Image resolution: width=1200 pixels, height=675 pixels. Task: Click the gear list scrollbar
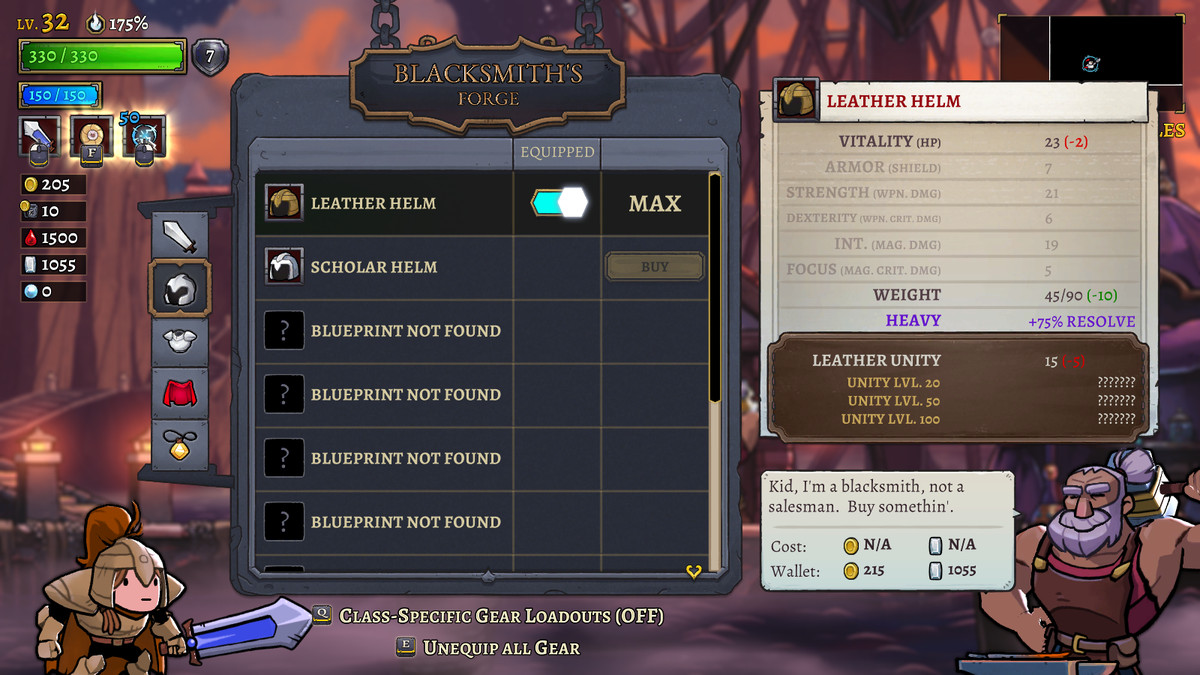[x=714, y=290]
